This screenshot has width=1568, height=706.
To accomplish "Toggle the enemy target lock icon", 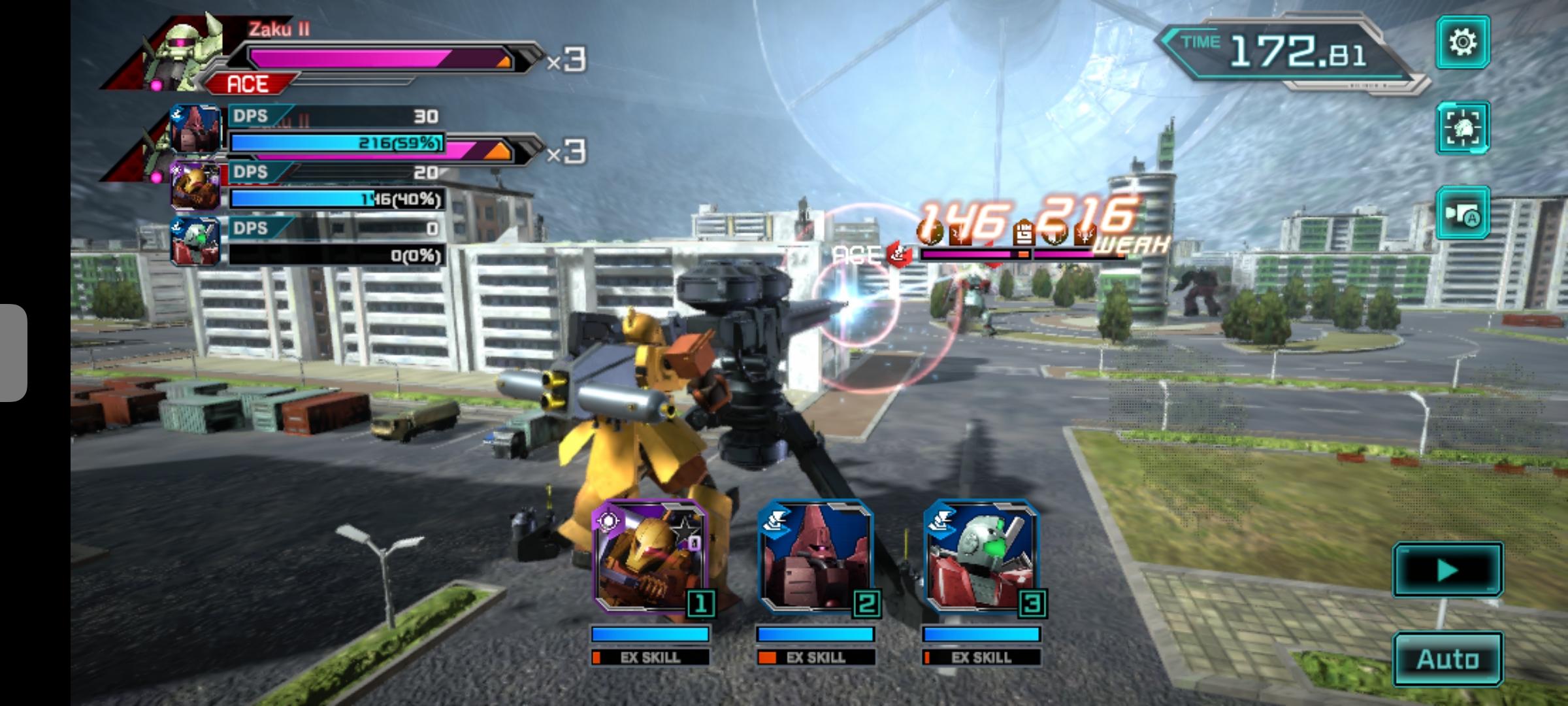I will tap(1462, 128).
